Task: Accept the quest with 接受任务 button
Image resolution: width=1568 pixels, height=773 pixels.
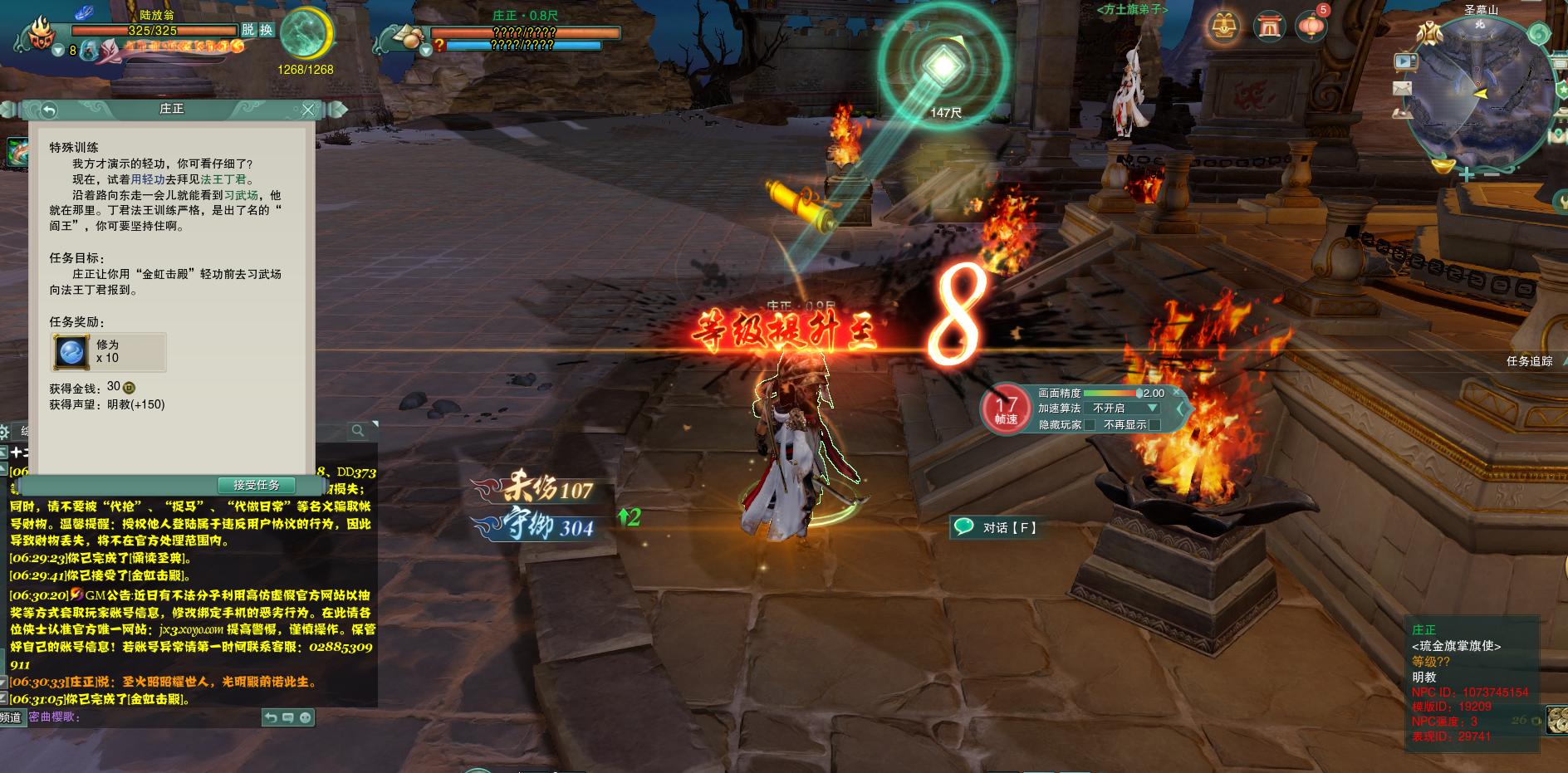Action: click(257, 485)
